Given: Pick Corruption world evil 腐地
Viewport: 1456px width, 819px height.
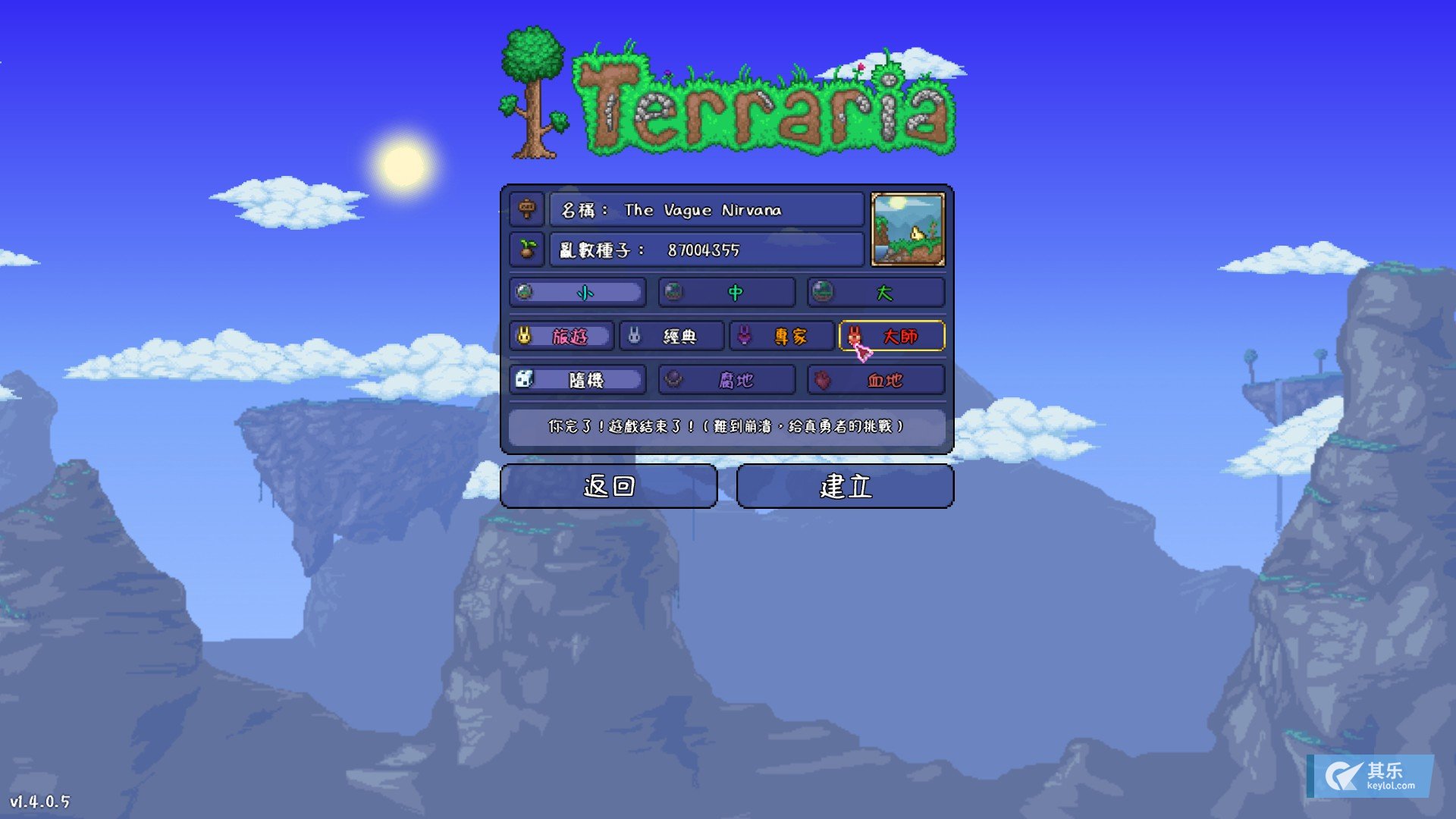Looking at the screenshot, I should click(726, 380).
